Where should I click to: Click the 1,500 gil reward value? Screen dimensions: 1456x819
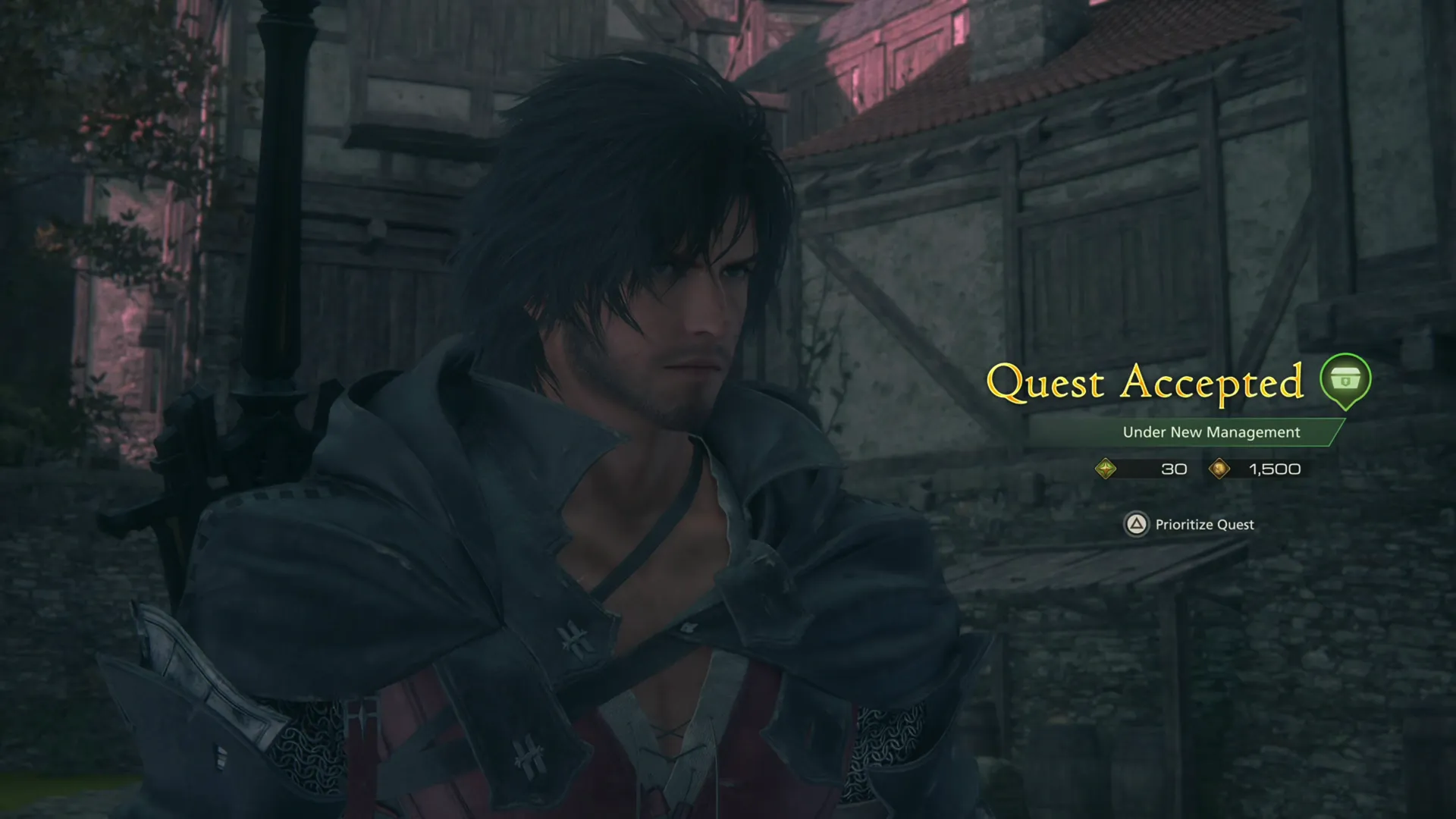pyautogui.click(x=1272, y=469)
